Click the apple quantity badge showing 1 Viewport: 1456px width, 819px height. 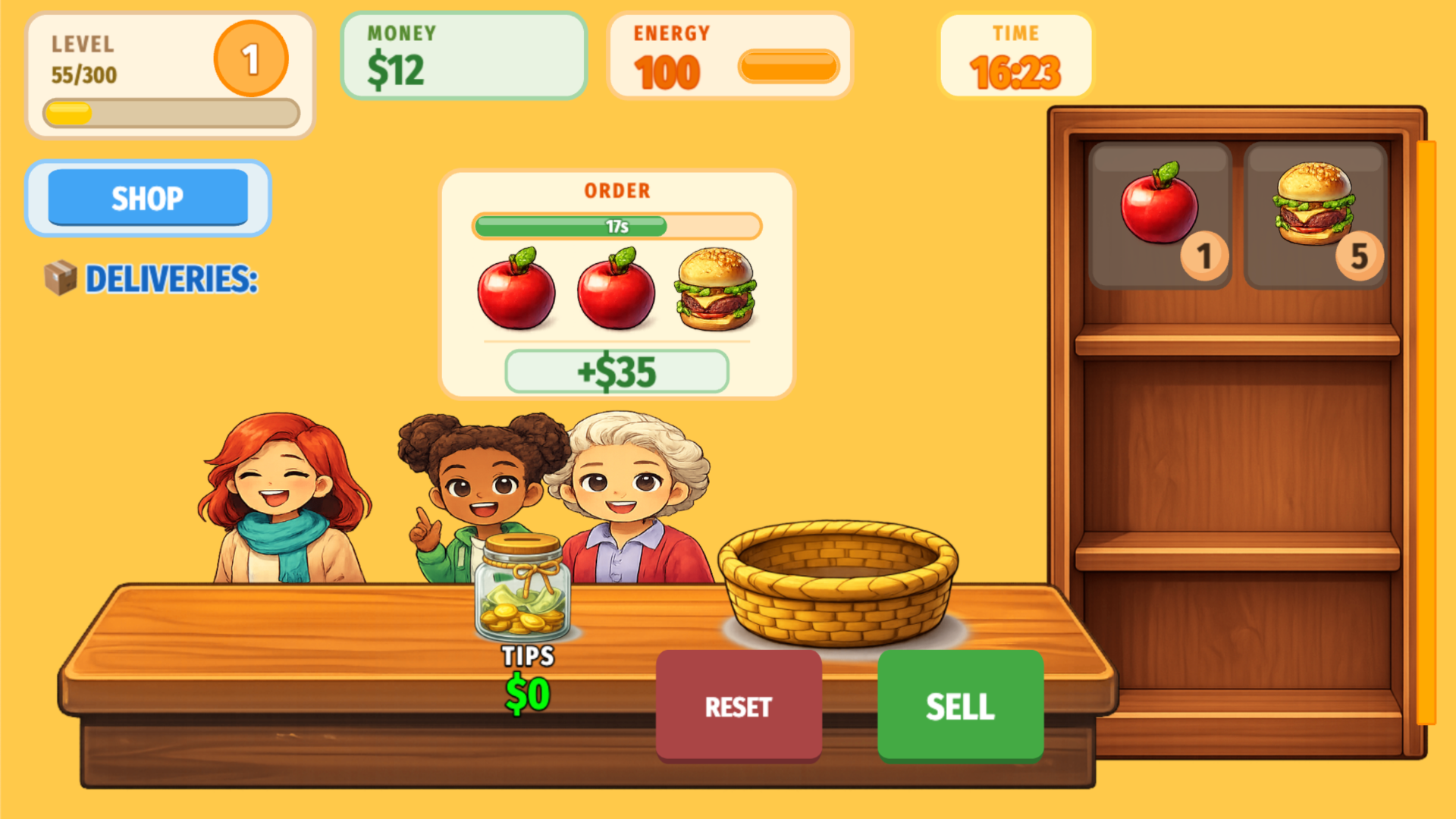coord(1203,258)
